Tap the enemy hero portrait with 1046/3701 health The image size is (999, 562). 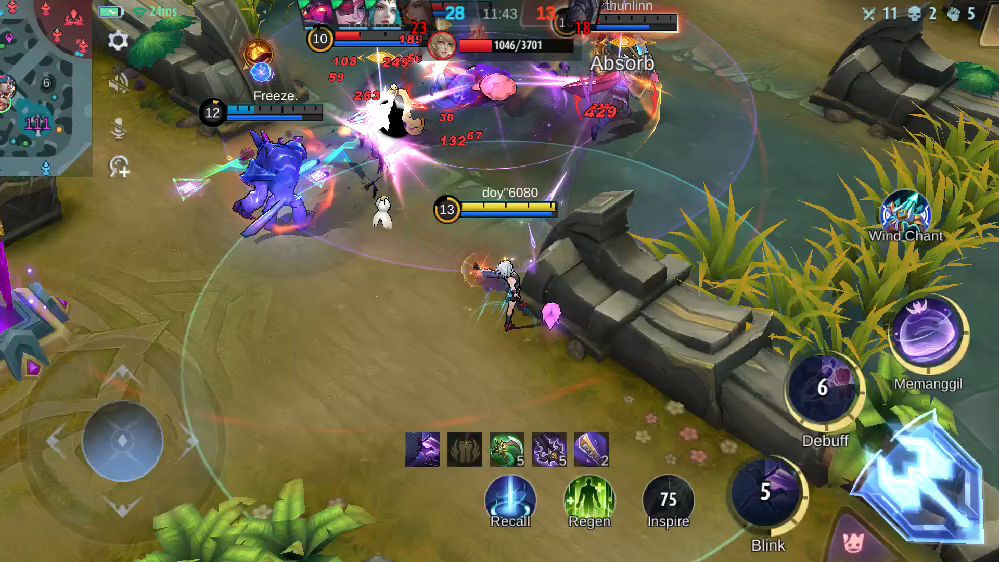tap(442, 45)
